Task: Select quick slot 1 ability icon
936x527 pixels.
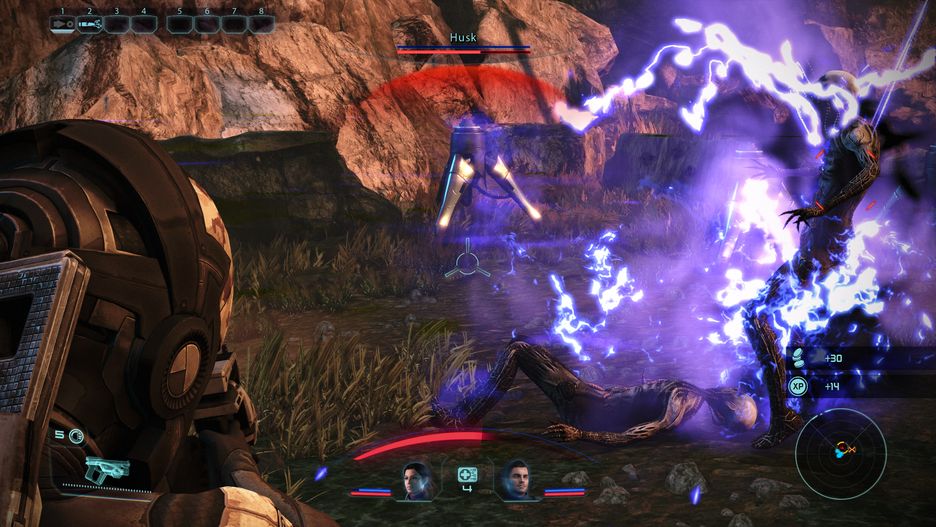Action: coord(62,24)
